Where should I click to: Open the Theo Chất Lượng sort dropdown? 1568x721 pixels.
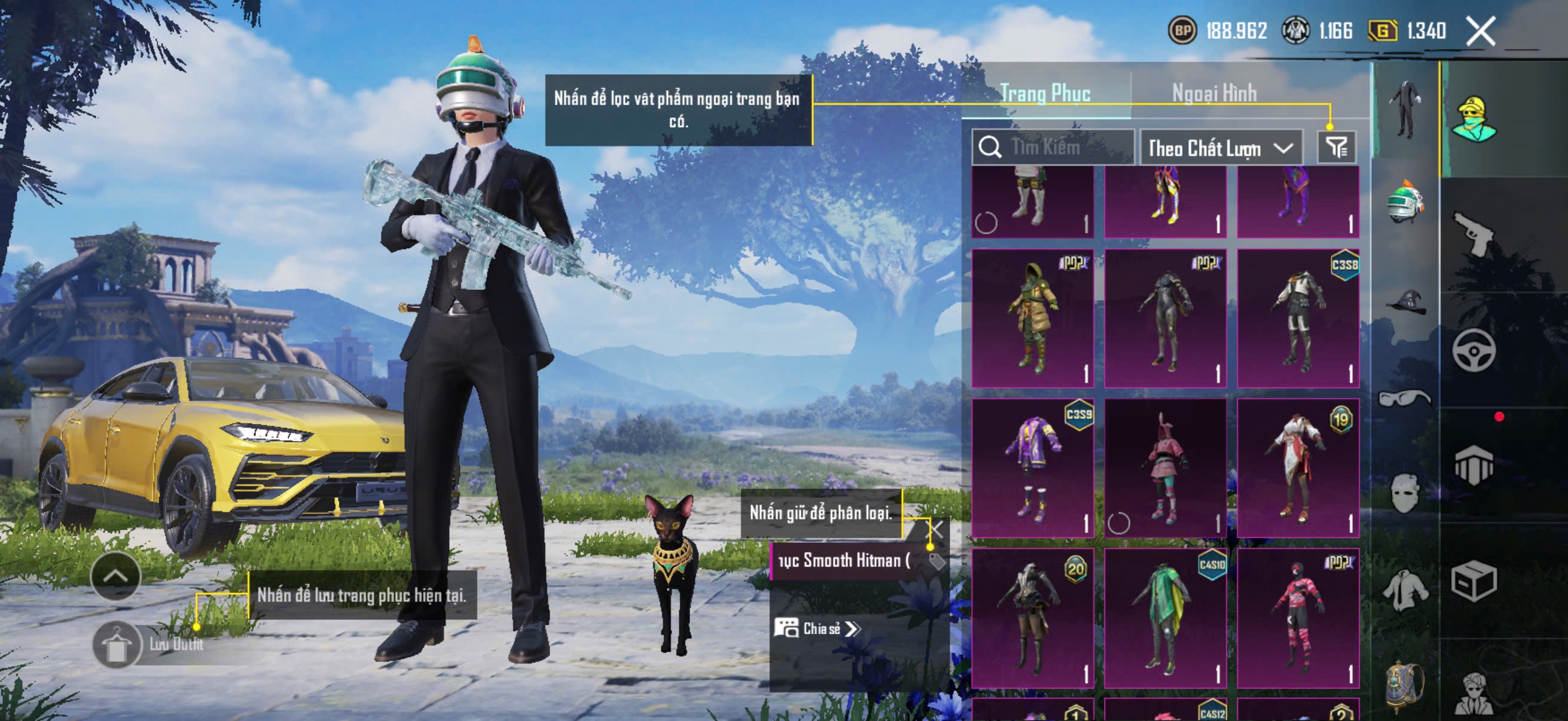[x=1220, y=148]
